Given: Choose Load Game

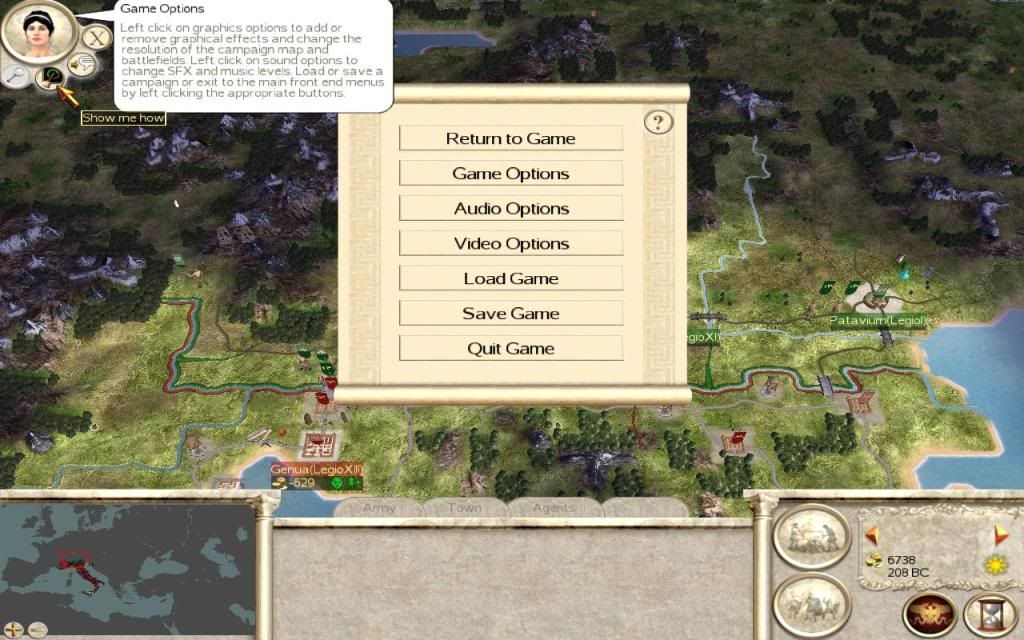Looking at the screenshot, I should (510, 278).
